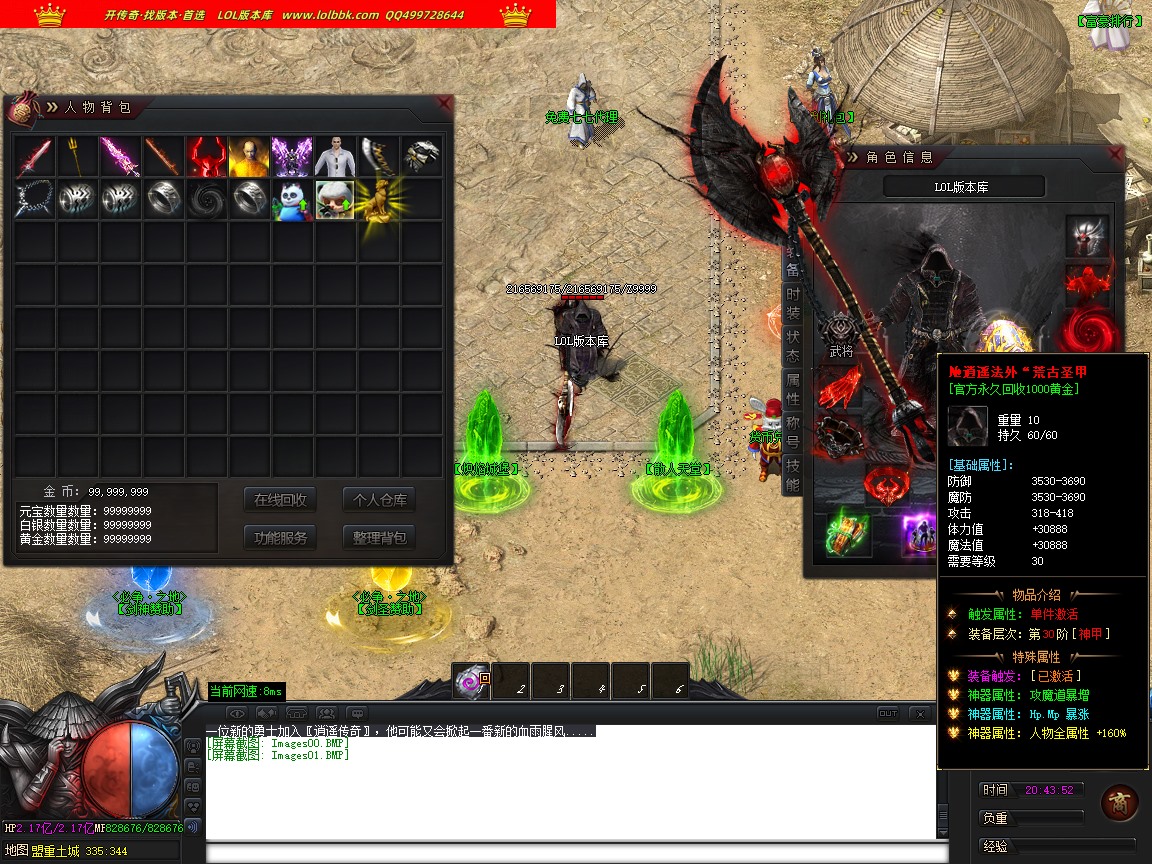Select the purple winged armor item
This screenshot has width=1152, height=864.
click(x=292, y=157)
